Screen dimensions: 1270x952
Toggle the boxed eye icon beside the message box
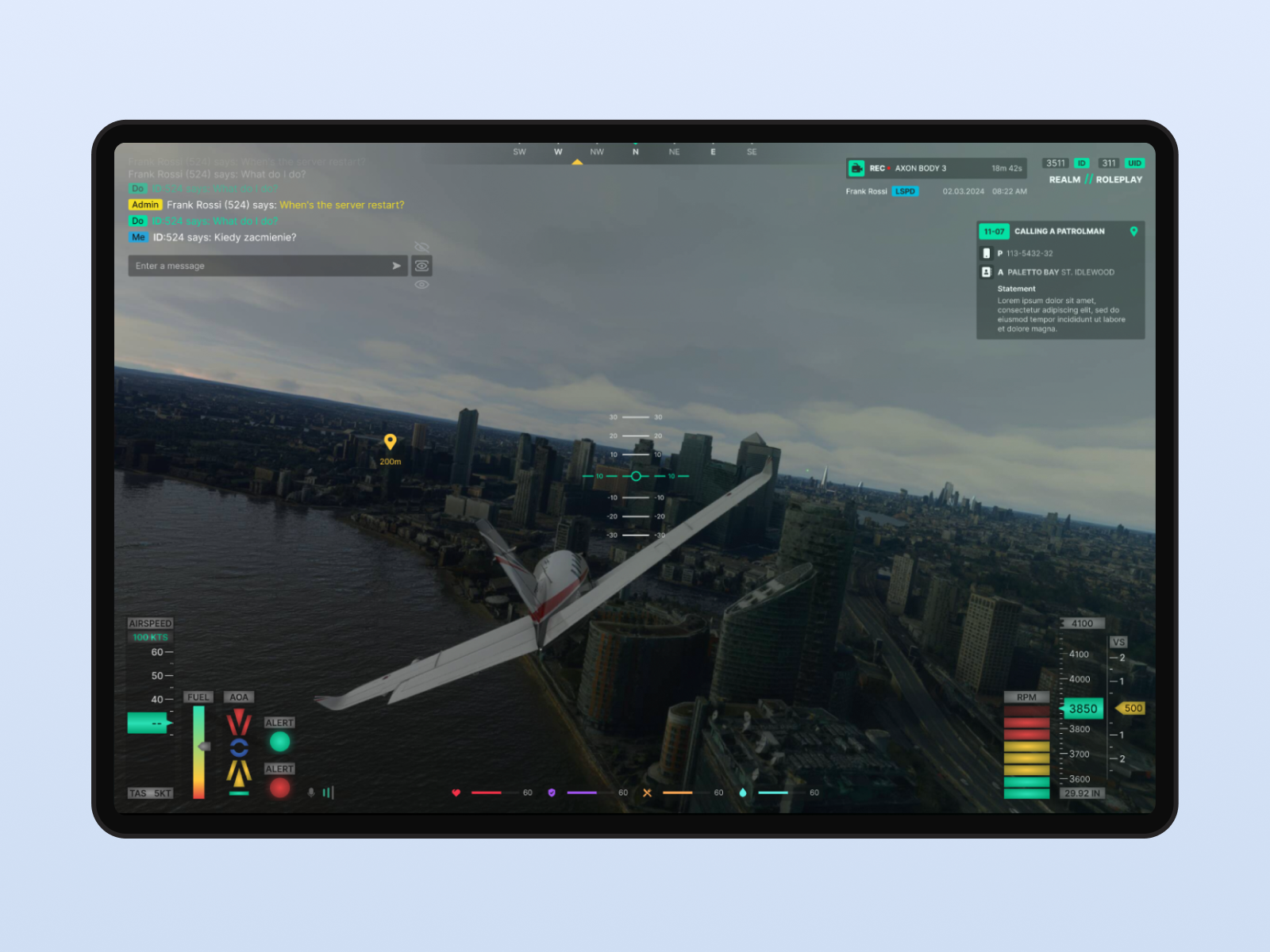[x=421, y=266]
